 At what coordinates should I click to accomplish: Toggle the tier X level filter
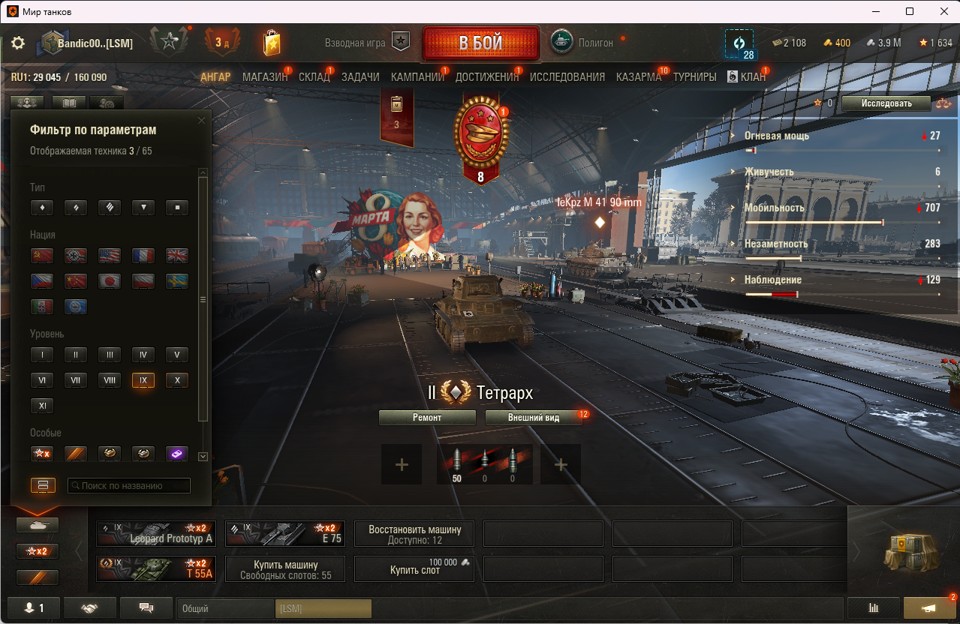tap(176, 380)
